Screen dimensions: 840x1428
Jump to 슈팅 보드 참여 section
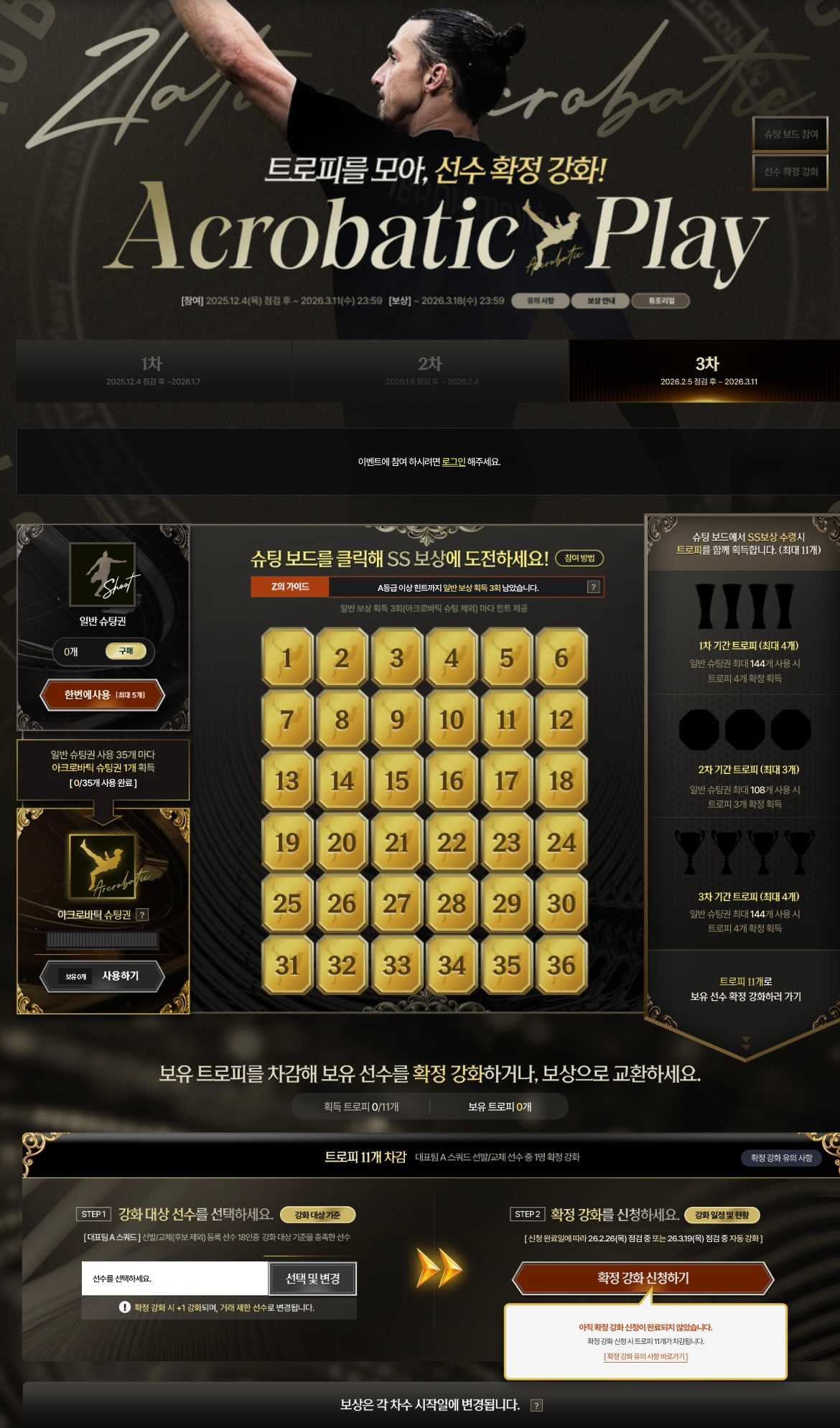790,134
